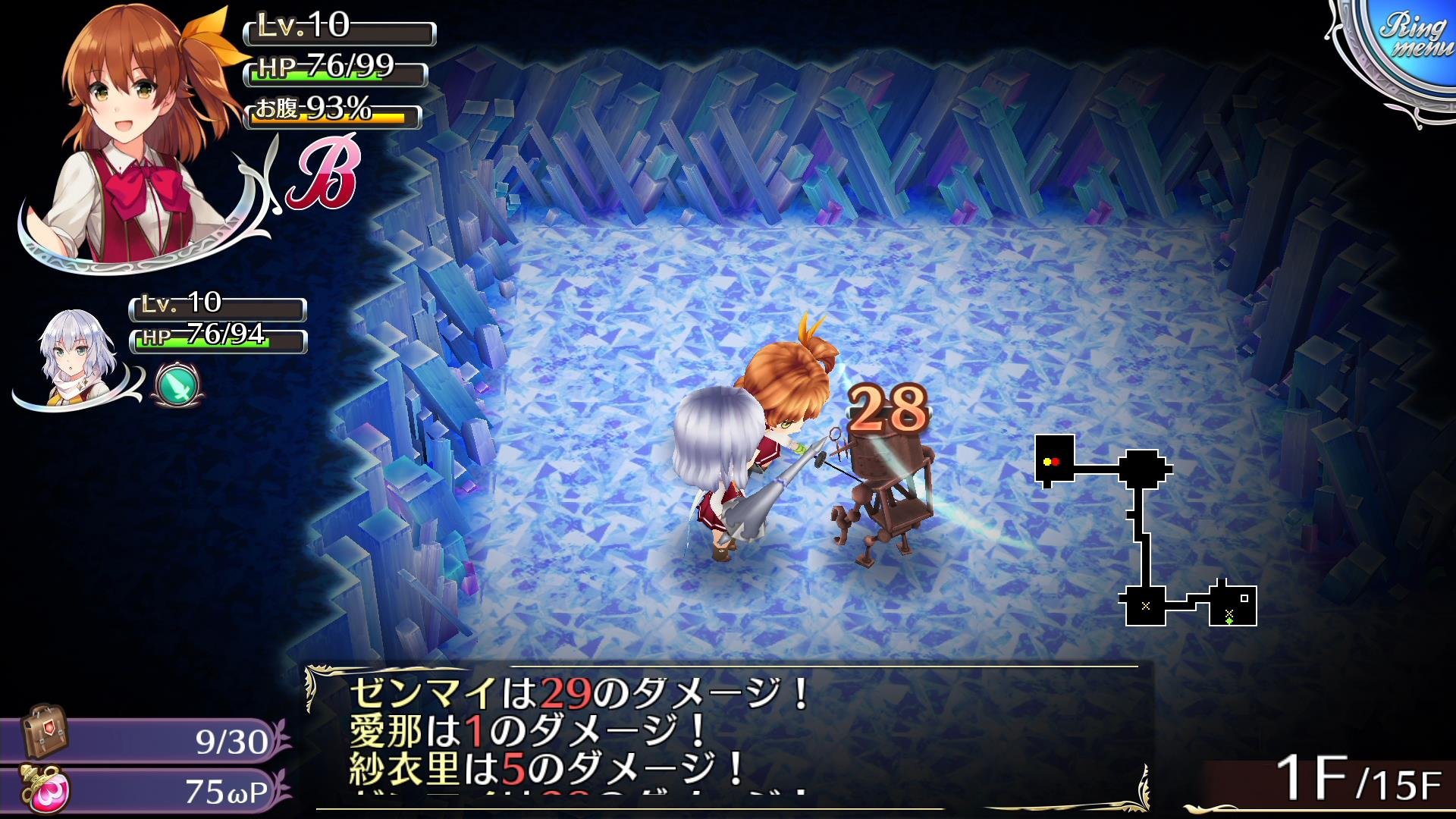
Task: Click Aina's green HP 76/99 bar
Action: 330,77
